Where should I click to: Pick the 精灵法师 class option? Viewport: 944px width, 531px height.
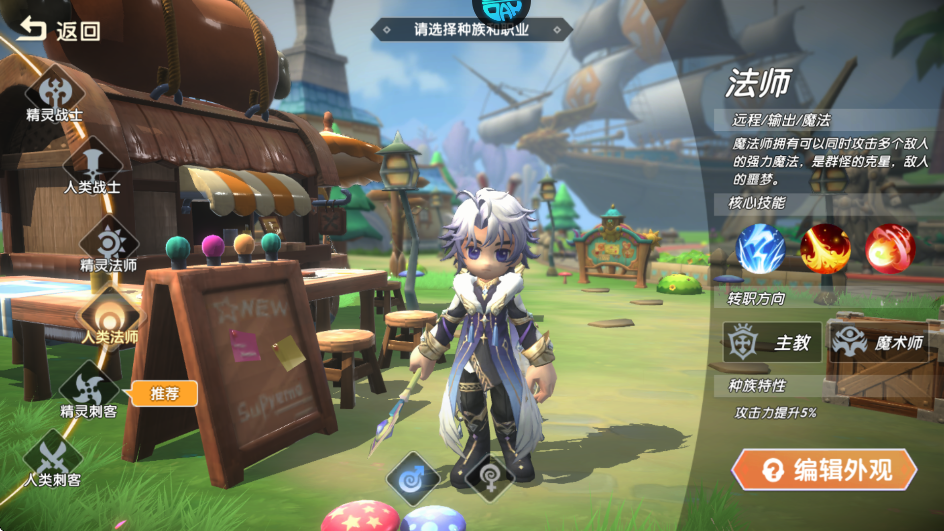(109, 243)
